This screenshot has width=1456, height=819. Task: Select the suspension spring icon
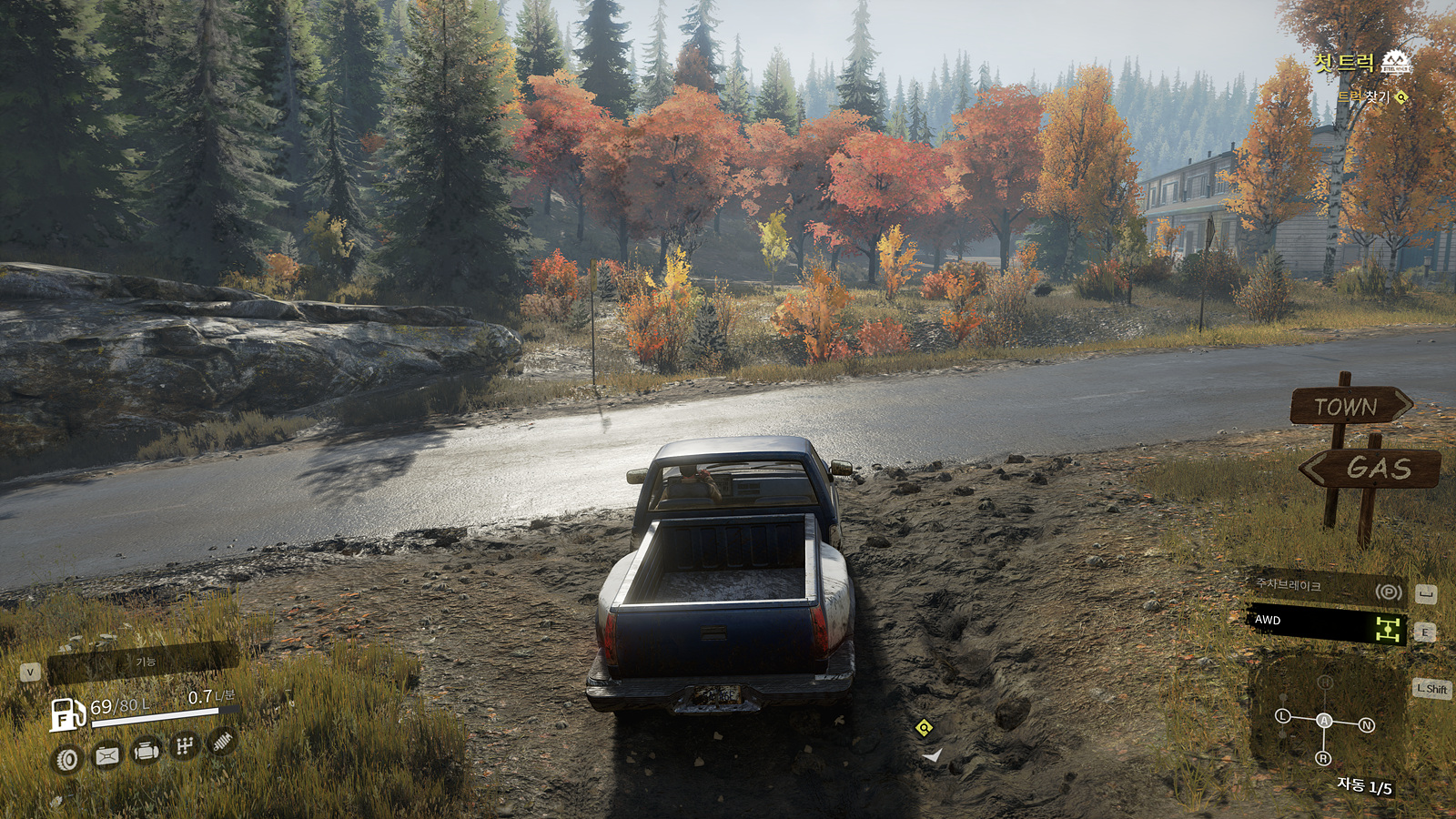pyautogui.click(x=223, y=742)
